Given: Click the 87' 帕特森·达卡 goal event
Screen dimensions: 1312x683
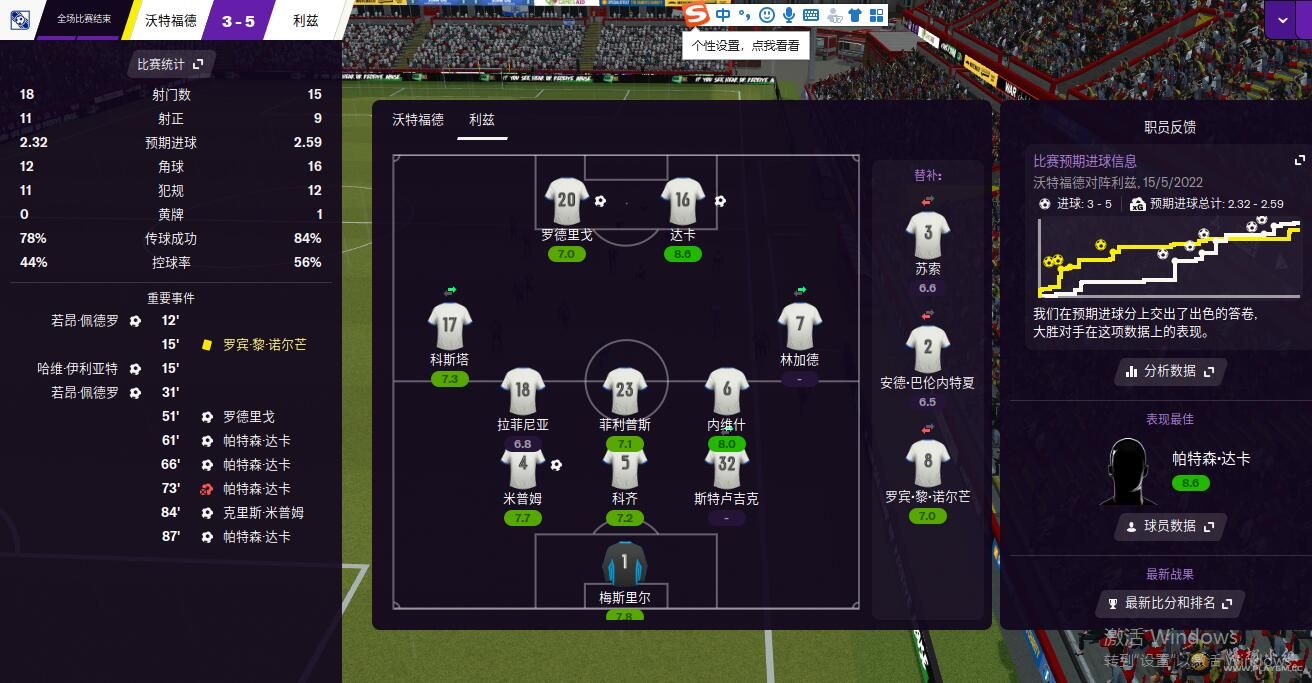Looking at the screenshot, I should click(256, 537).
